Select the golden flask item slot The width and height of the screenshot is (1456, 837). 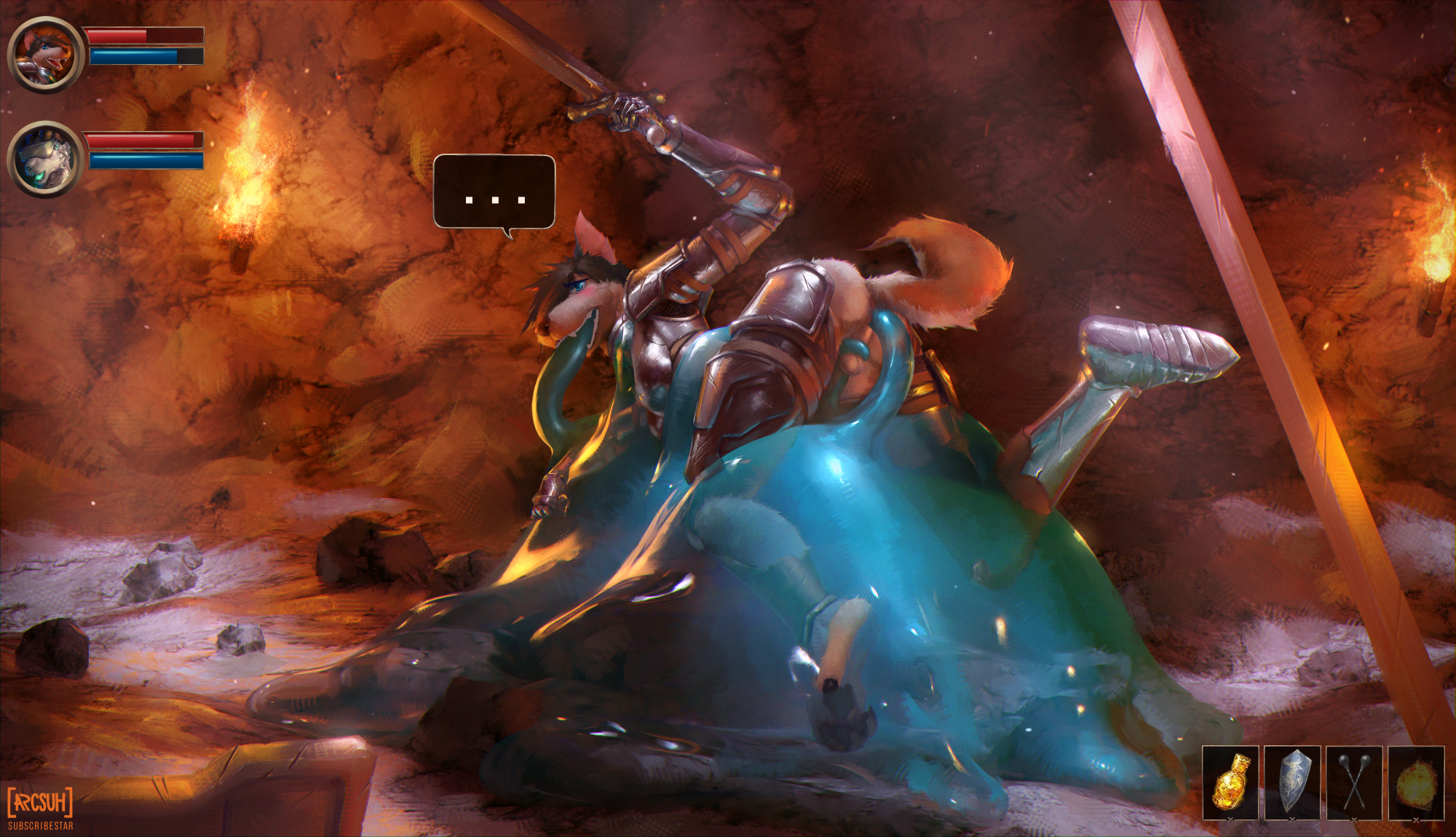(1230, 782)
